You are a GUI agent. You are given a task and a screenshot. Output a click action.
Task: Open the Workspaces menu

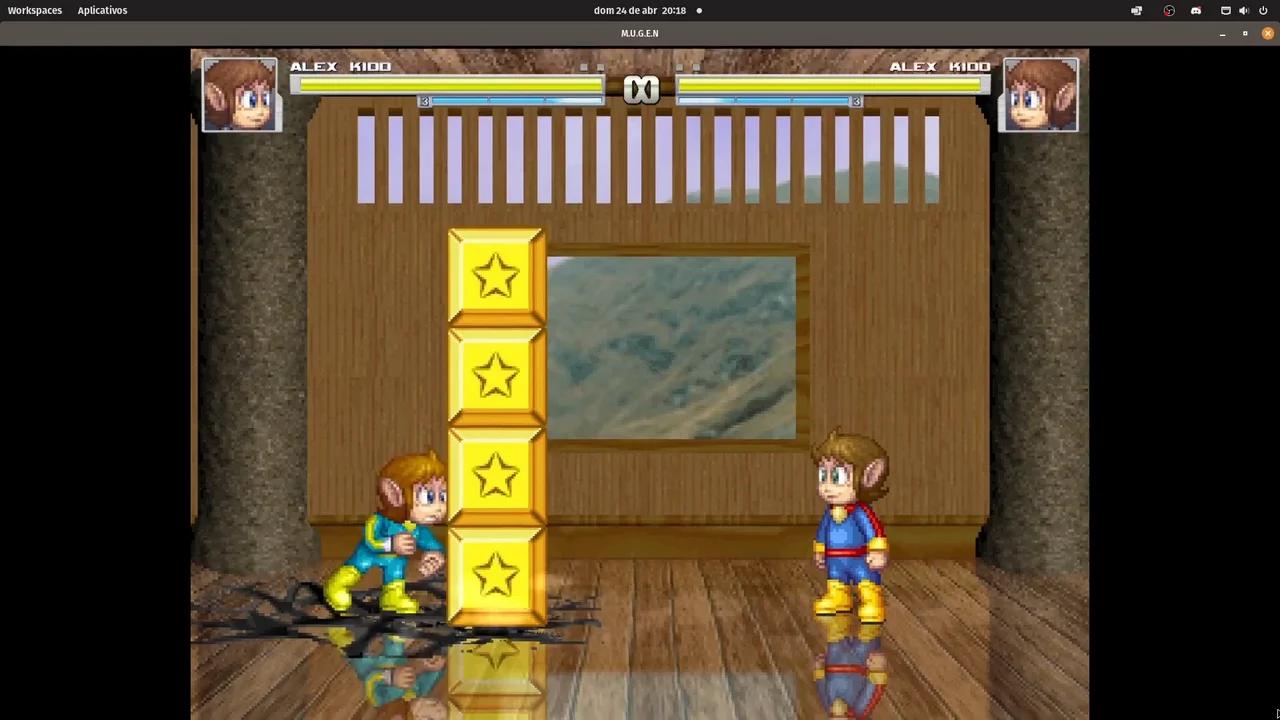click(x=34, y=10)
